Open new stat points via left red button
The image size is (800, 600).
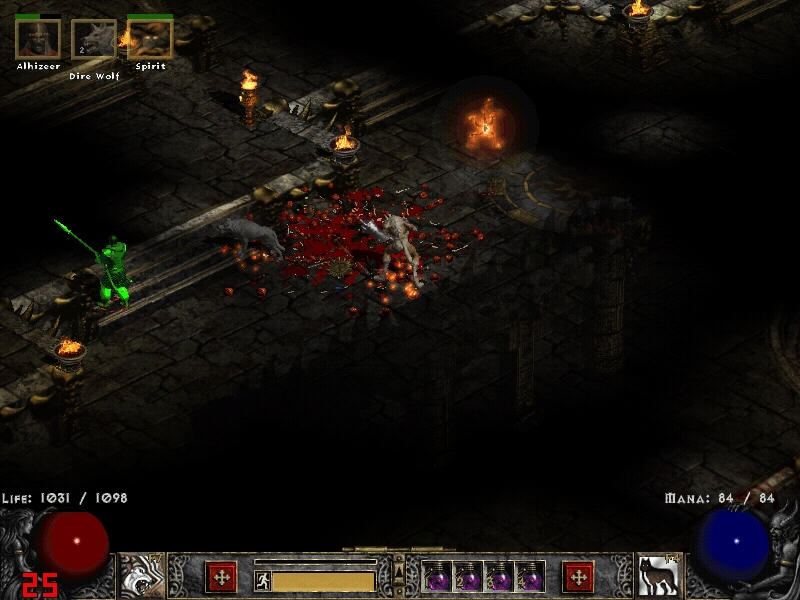point(221,577)
